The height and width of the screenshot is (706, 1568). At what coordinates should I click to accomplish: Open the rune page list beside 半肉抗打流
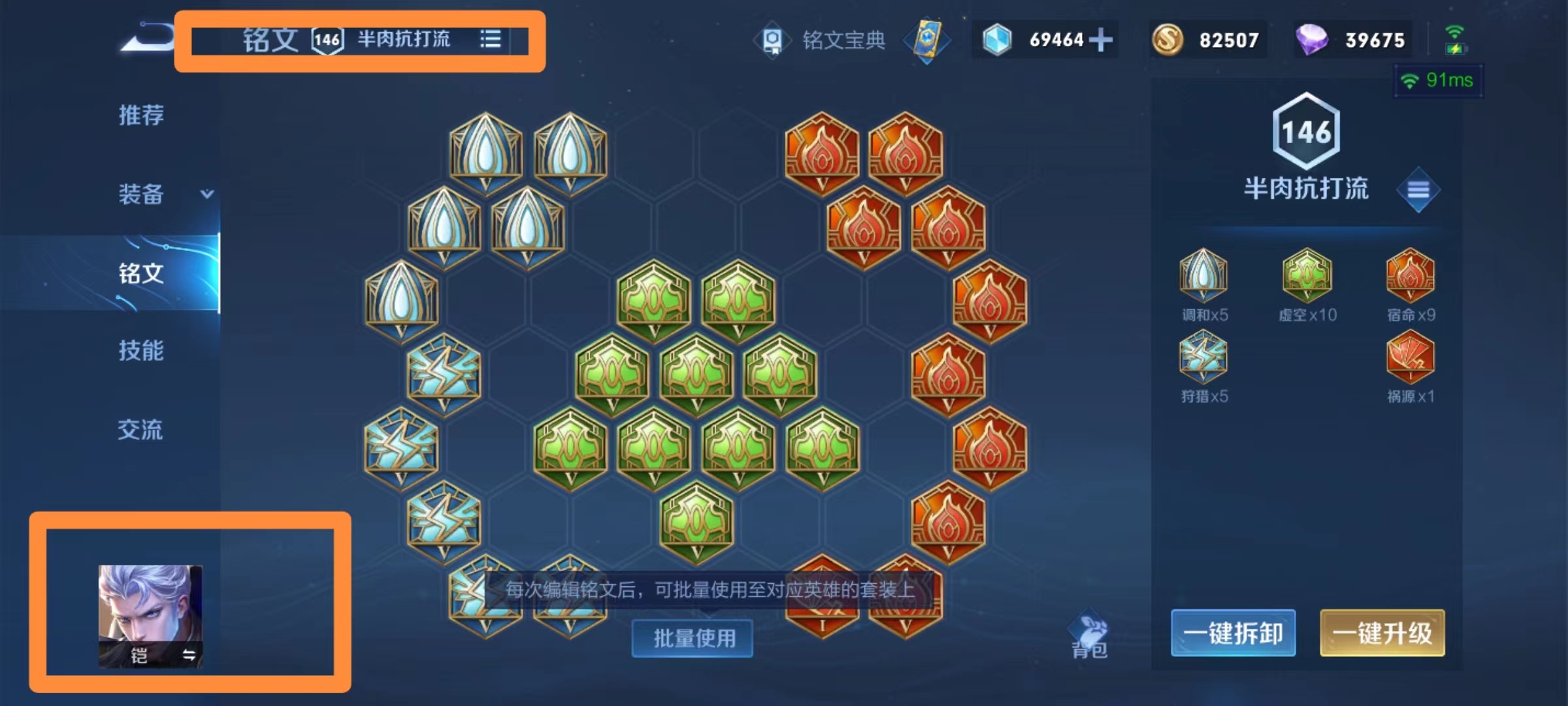coord(491,39)
